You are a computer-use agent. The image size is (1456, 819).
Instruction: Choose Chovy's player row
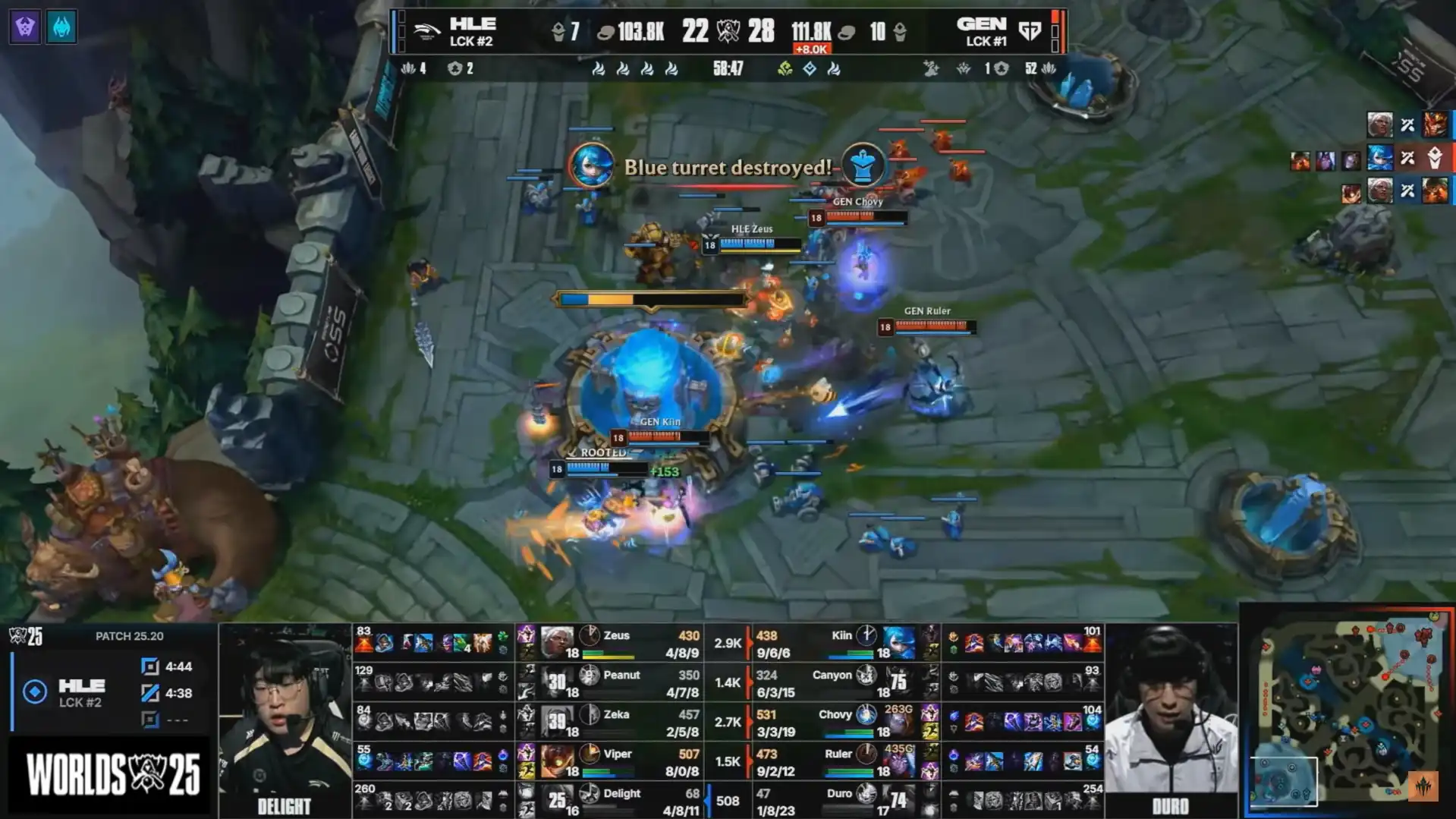pyautogui.click(x=842, y=722)
